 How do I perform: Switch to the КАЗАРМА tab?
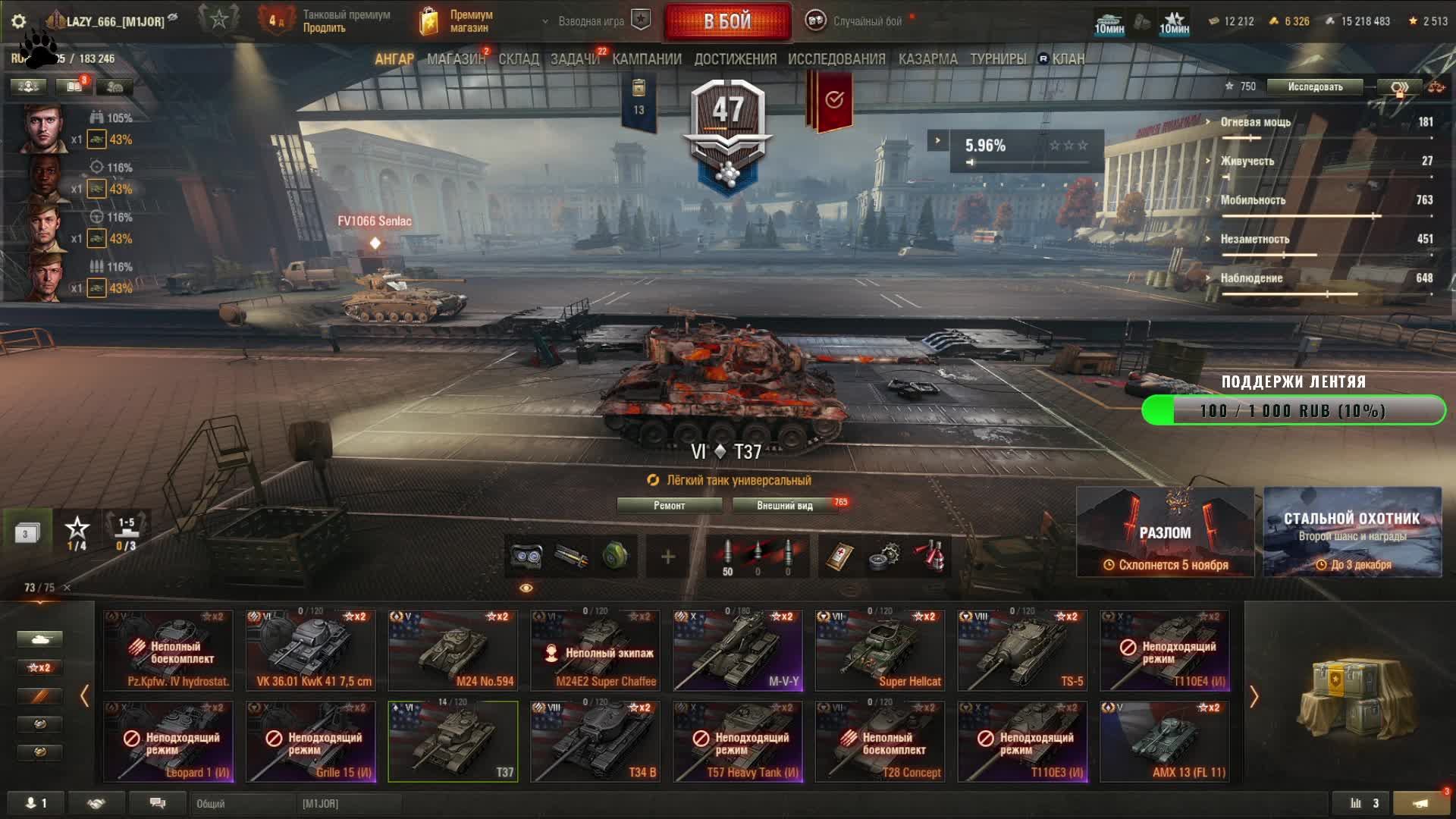coord(927,59)
